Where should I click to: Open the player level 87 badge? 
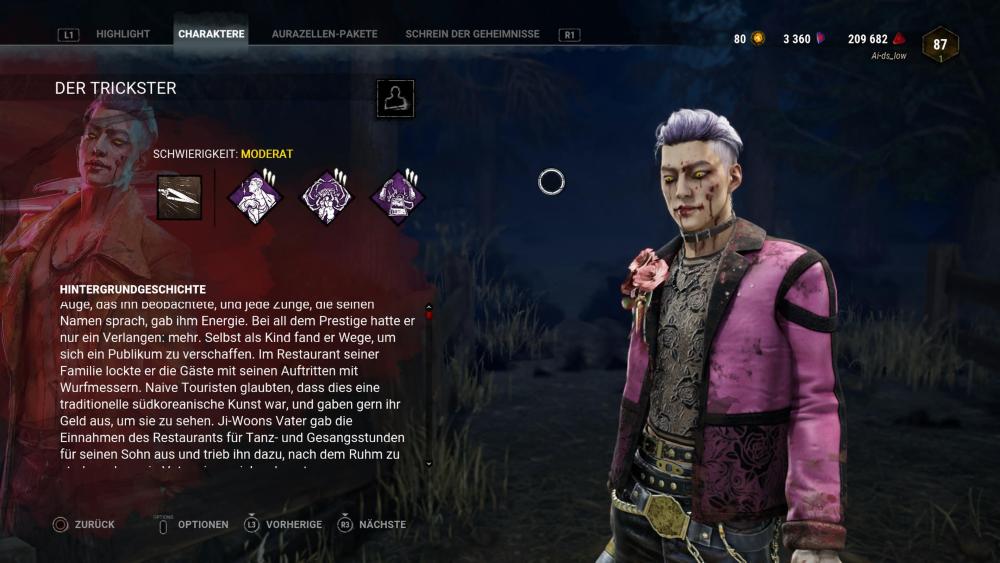940,45
